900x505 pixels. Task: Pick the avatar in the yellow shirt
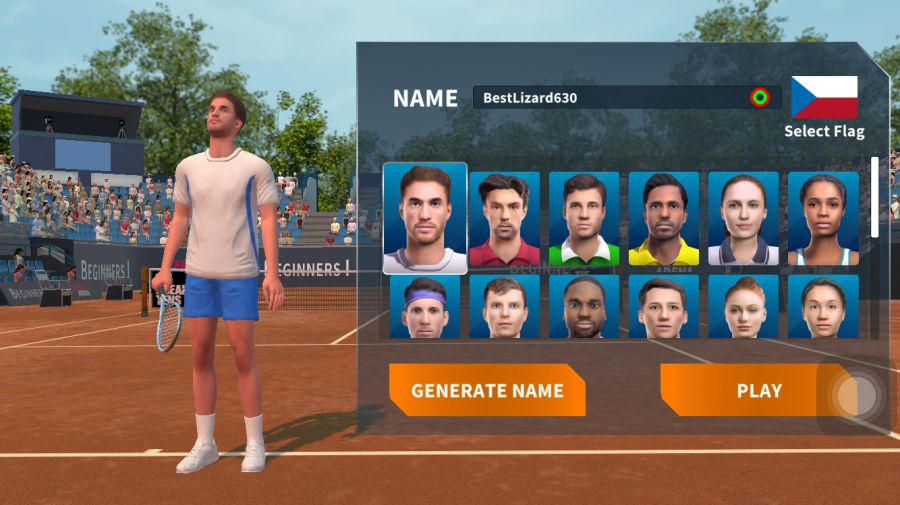click(x=664, y=219)
